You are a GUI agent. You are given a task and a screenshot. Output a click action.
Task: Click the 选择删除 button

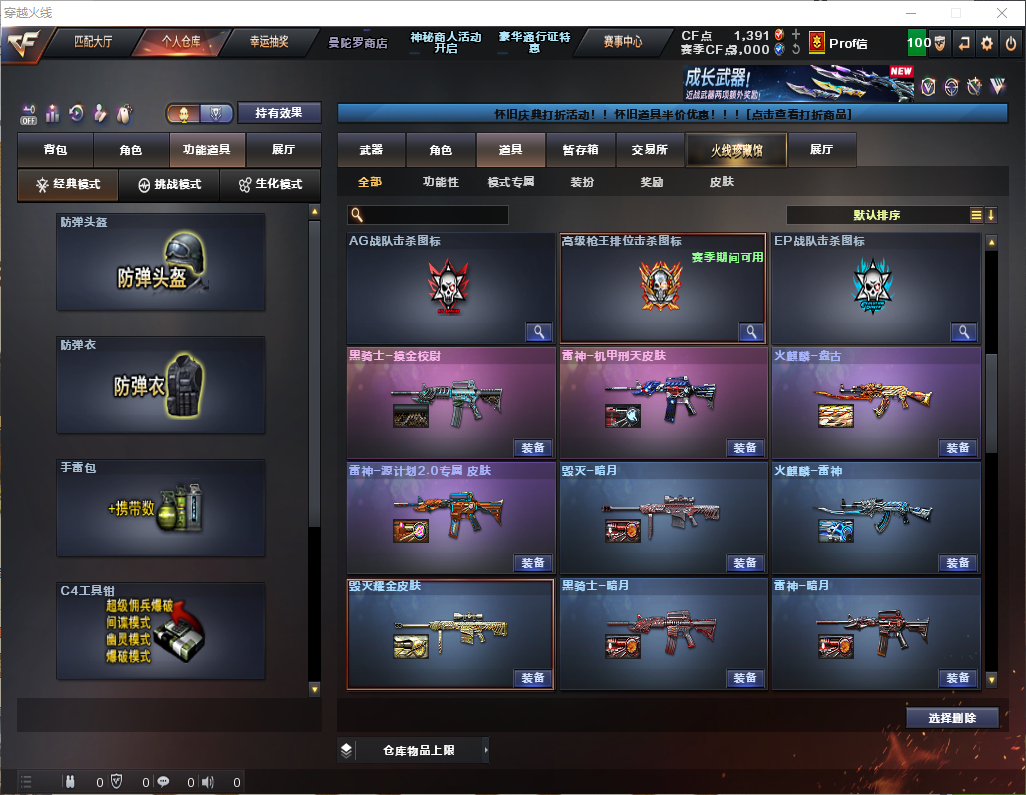952,718
